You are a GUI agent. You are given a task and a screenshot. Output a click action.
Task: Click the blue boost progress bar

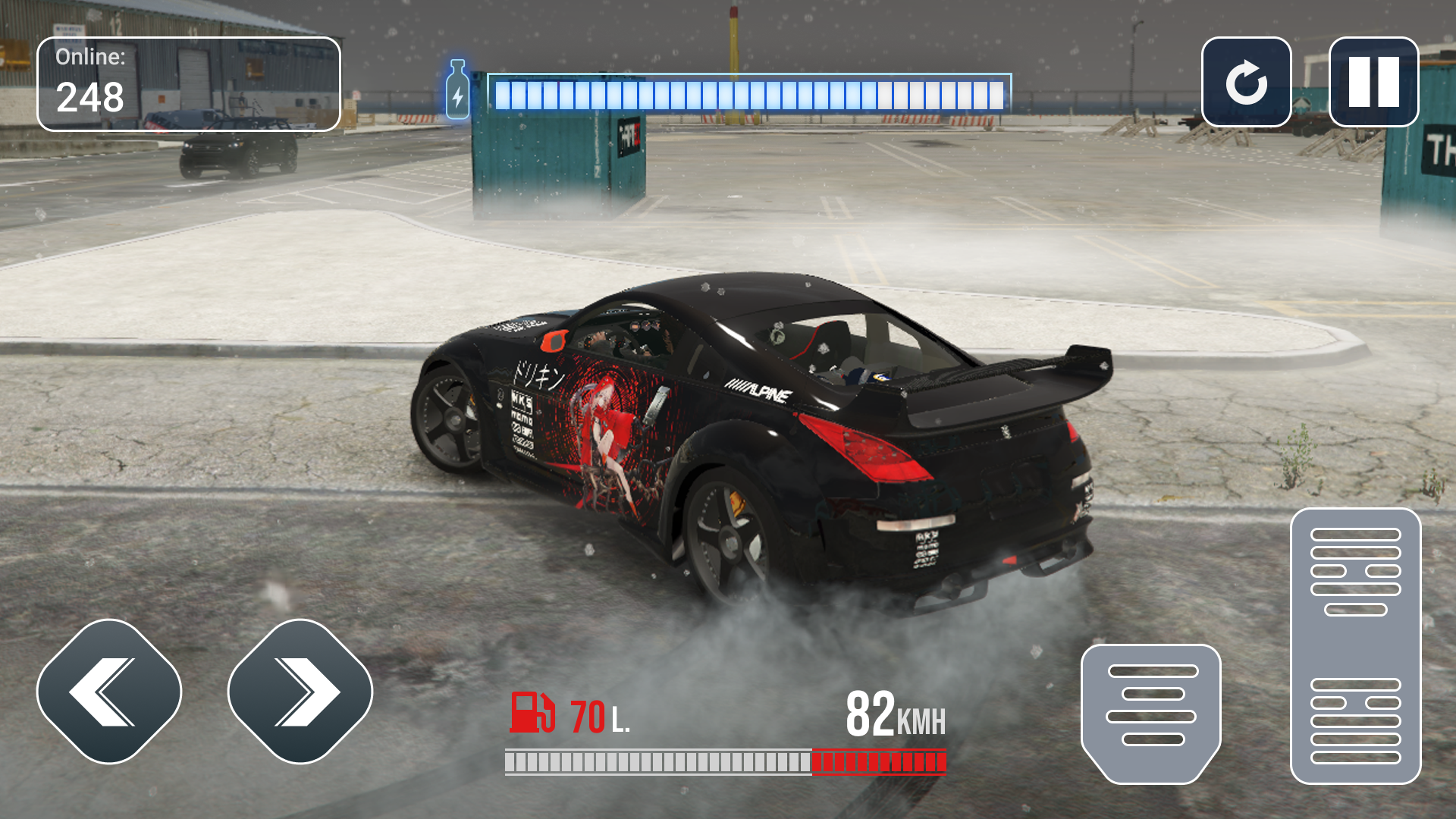(751, 91)
